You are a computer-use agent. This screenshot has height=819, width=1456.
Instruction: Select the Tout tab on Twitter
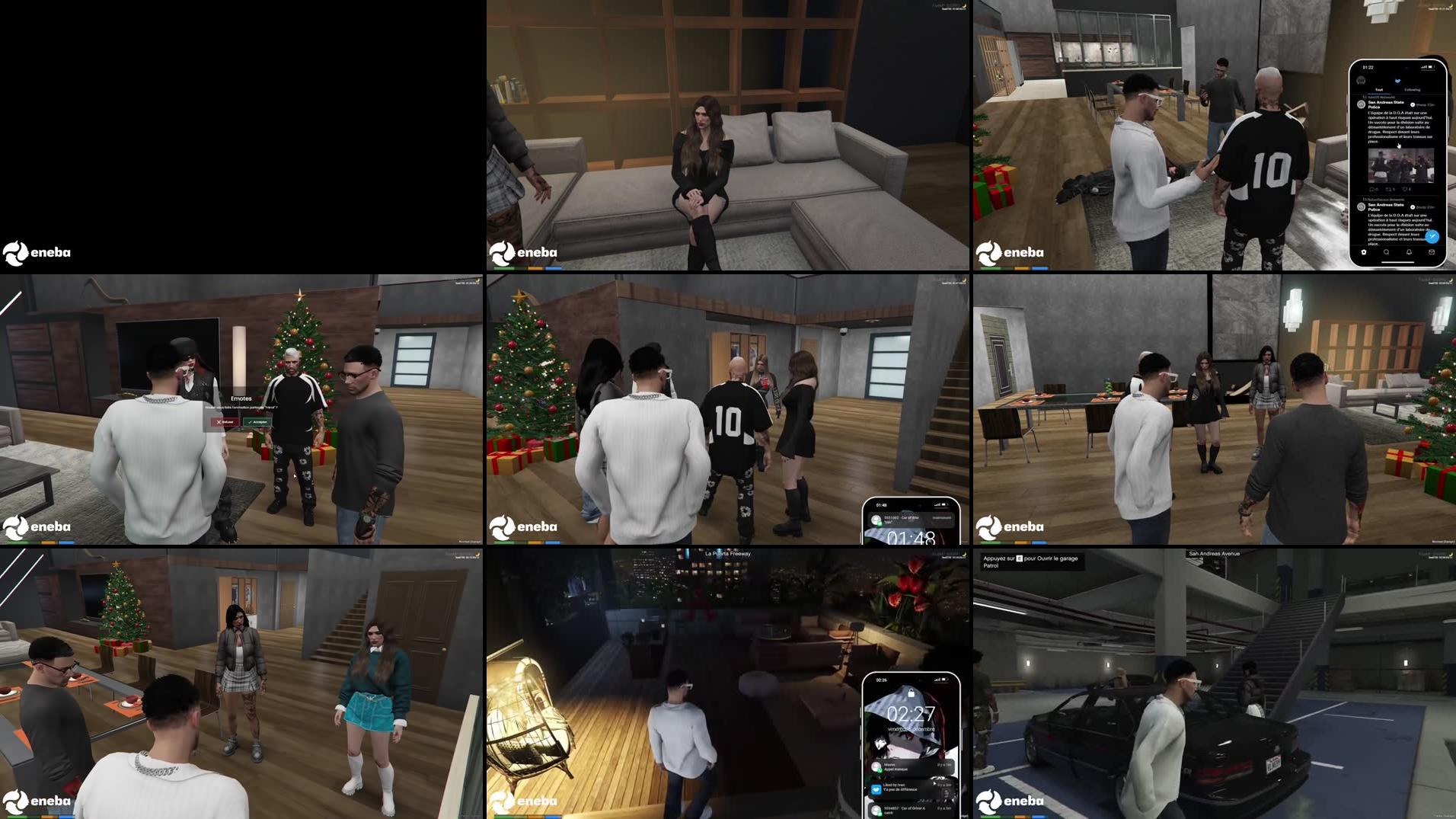point(1378,89)
